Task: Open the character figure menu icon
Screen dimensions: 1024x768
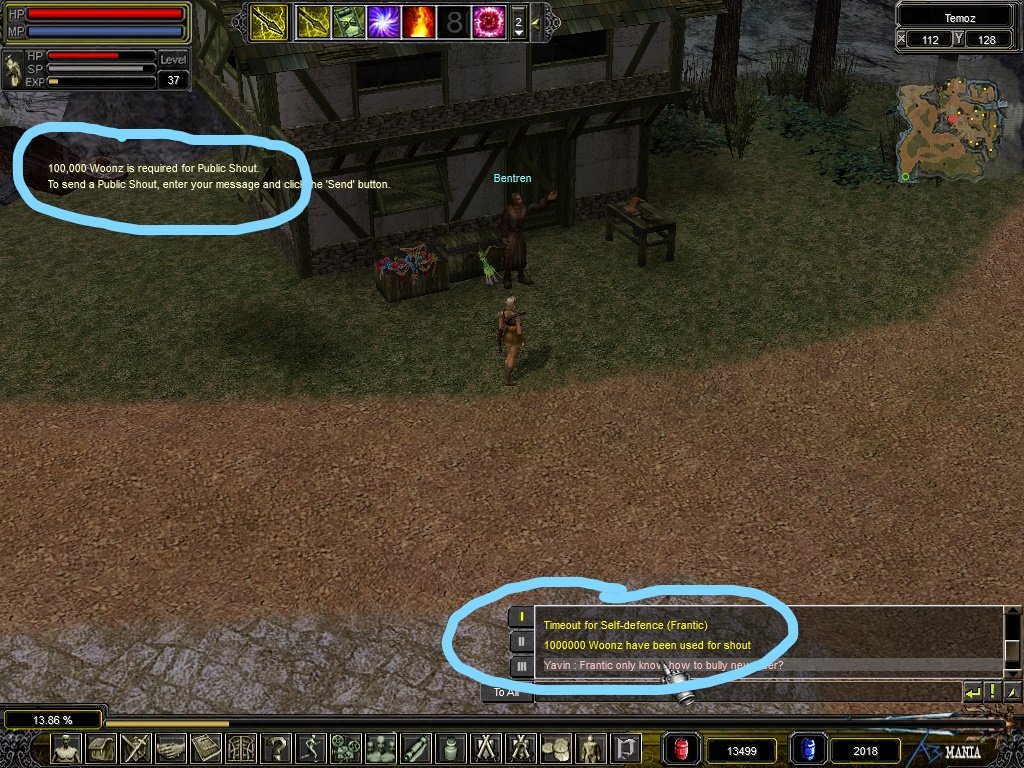Action: 67,748
